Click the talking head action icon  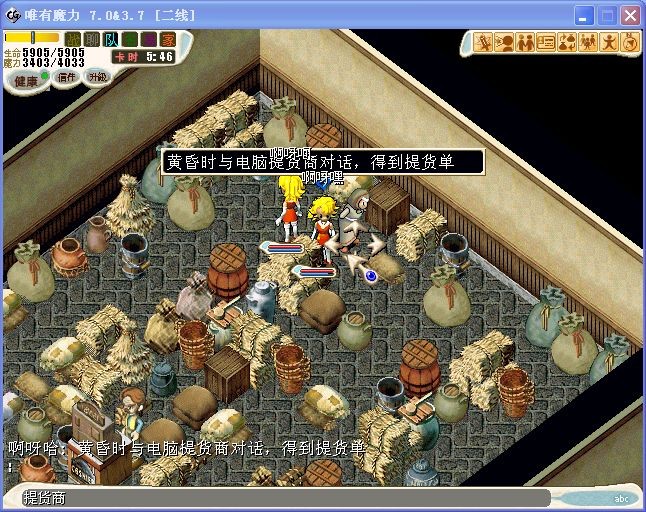(x=505, y=43)
